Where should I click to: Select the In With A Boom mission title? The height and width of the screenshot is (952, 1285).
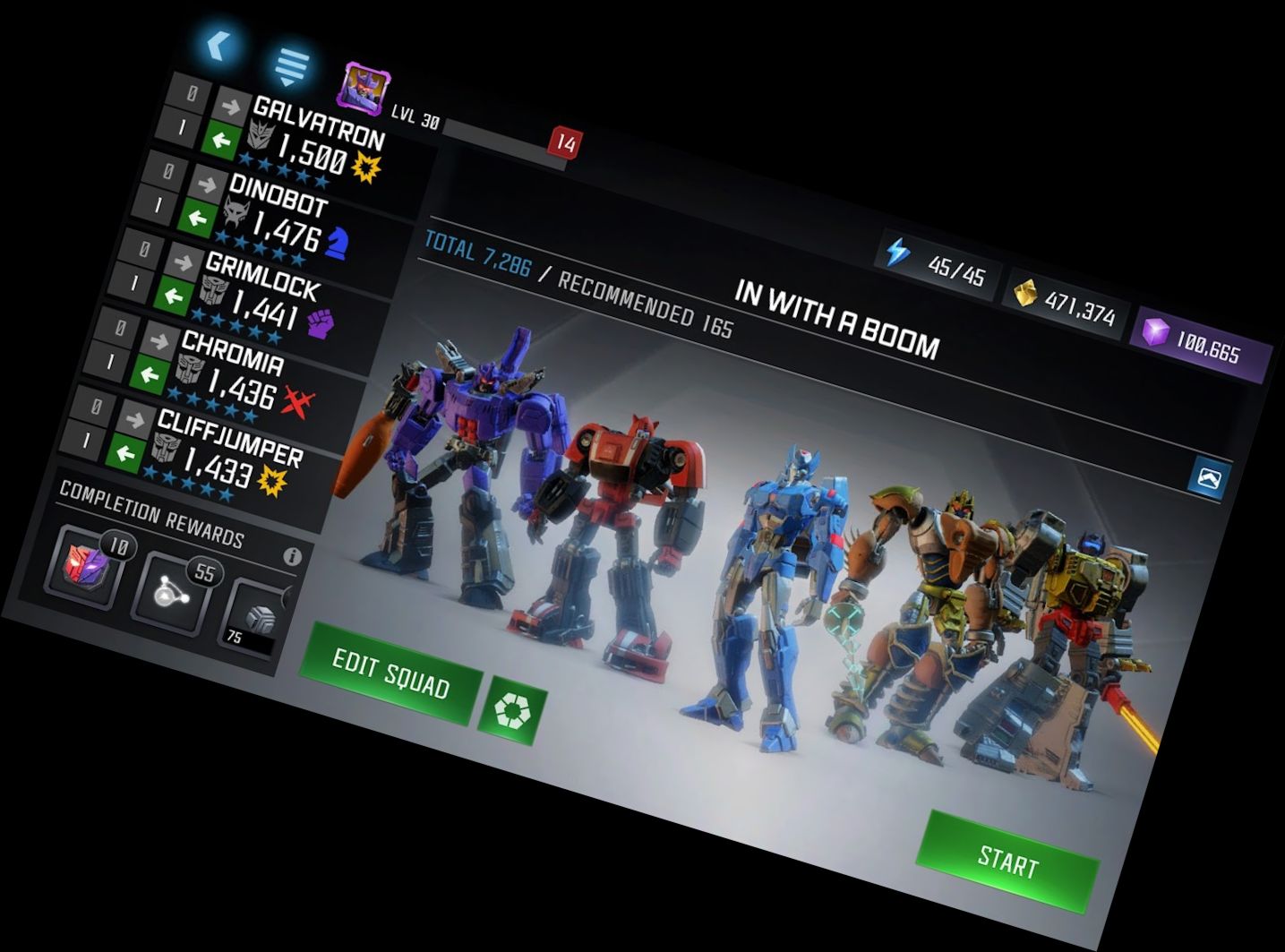coord(833,313)
